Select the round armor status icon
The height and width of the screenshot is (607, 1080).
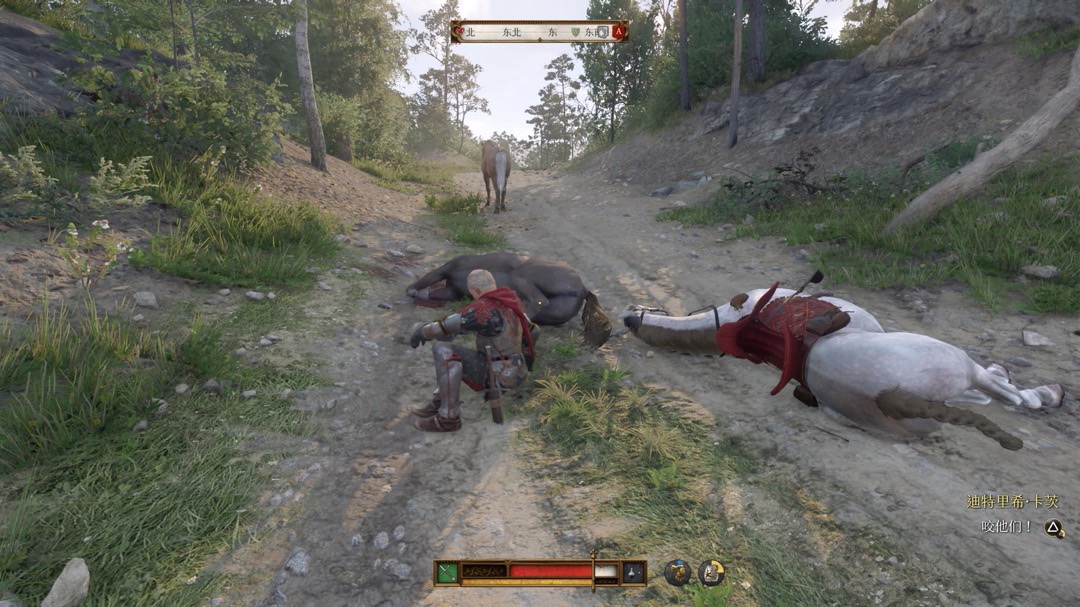click(x=711, y=572)
